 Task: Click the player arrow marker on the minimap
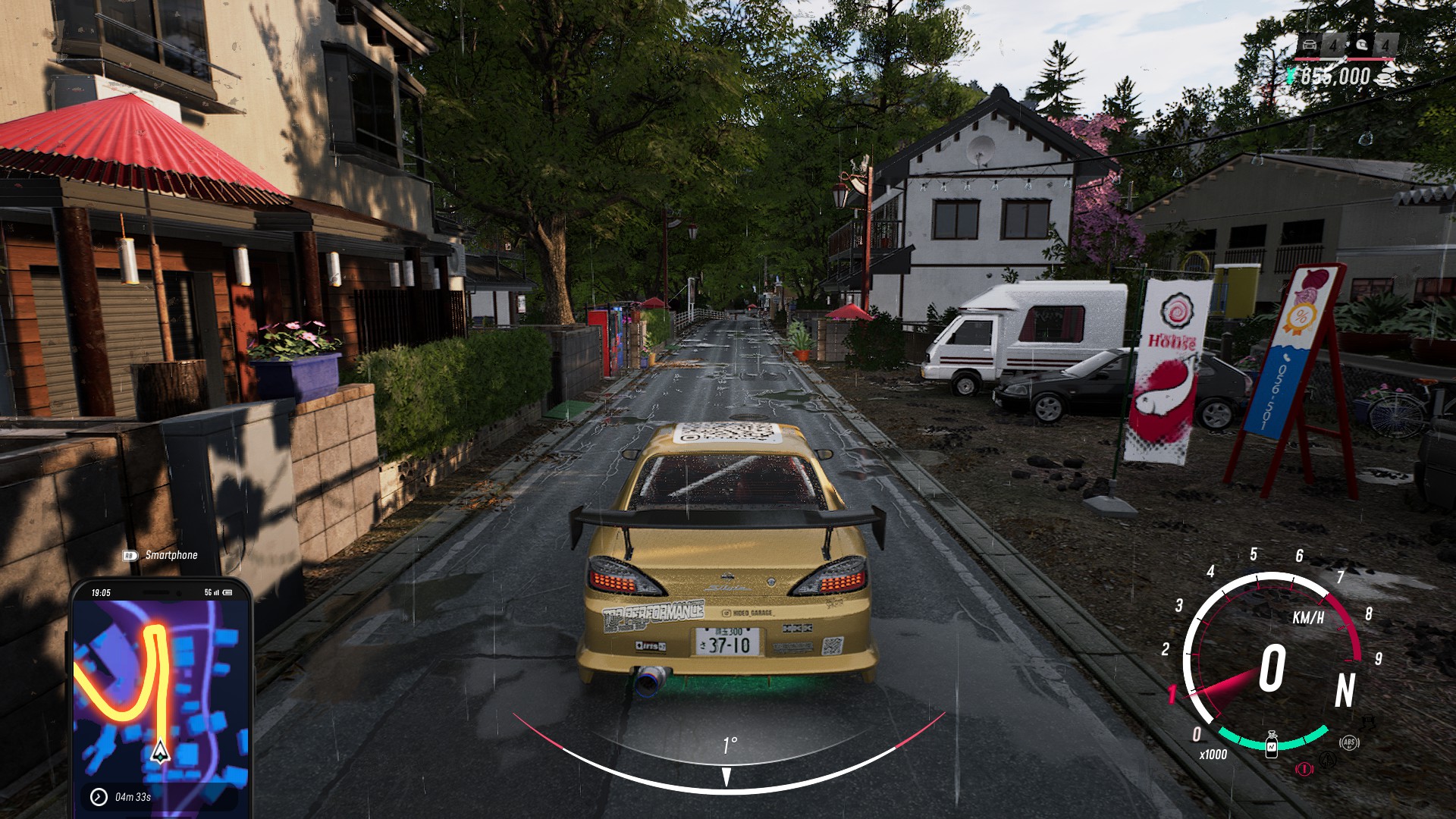point(160,752)
